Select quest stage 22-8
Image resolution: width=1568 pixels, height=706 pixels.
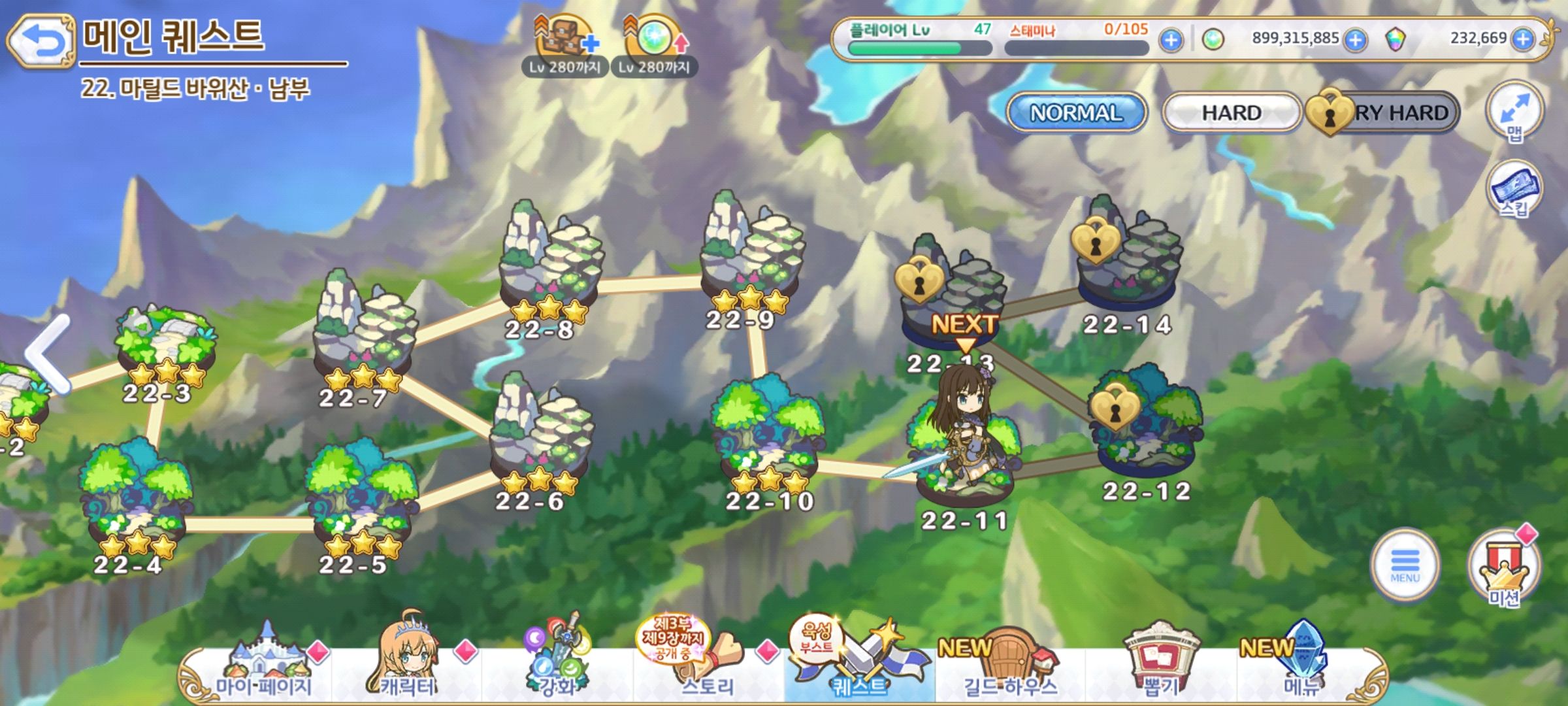pos(550,268)
